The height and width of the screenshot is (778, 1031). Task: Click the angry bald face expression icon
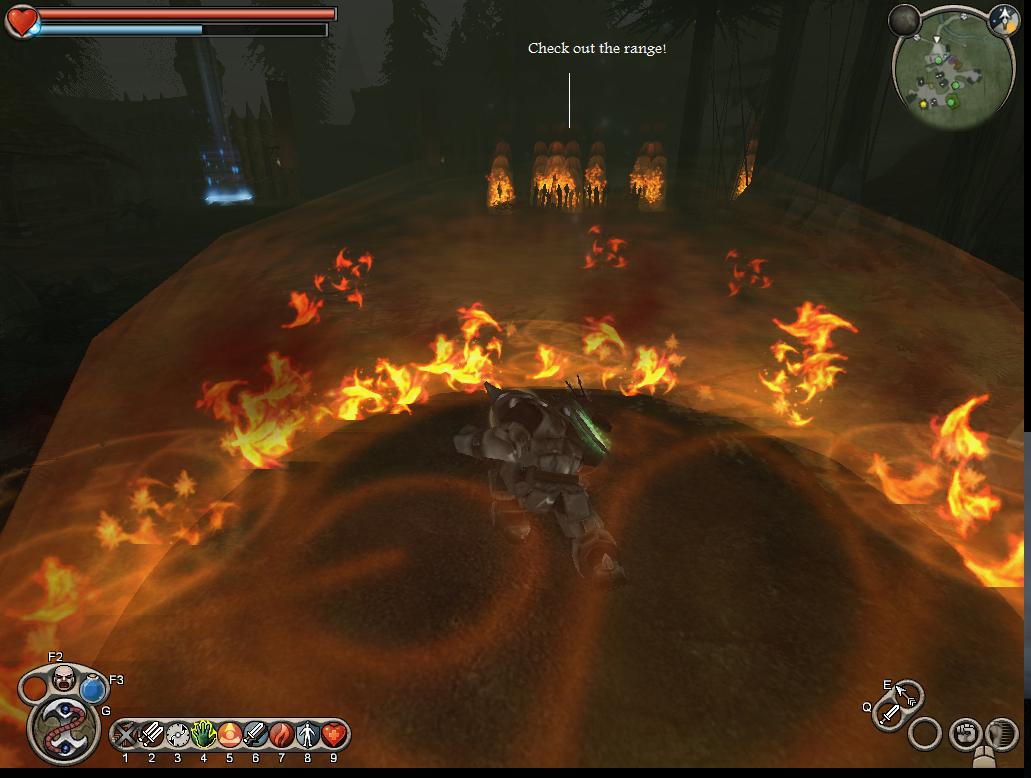(x=64, y=679)
